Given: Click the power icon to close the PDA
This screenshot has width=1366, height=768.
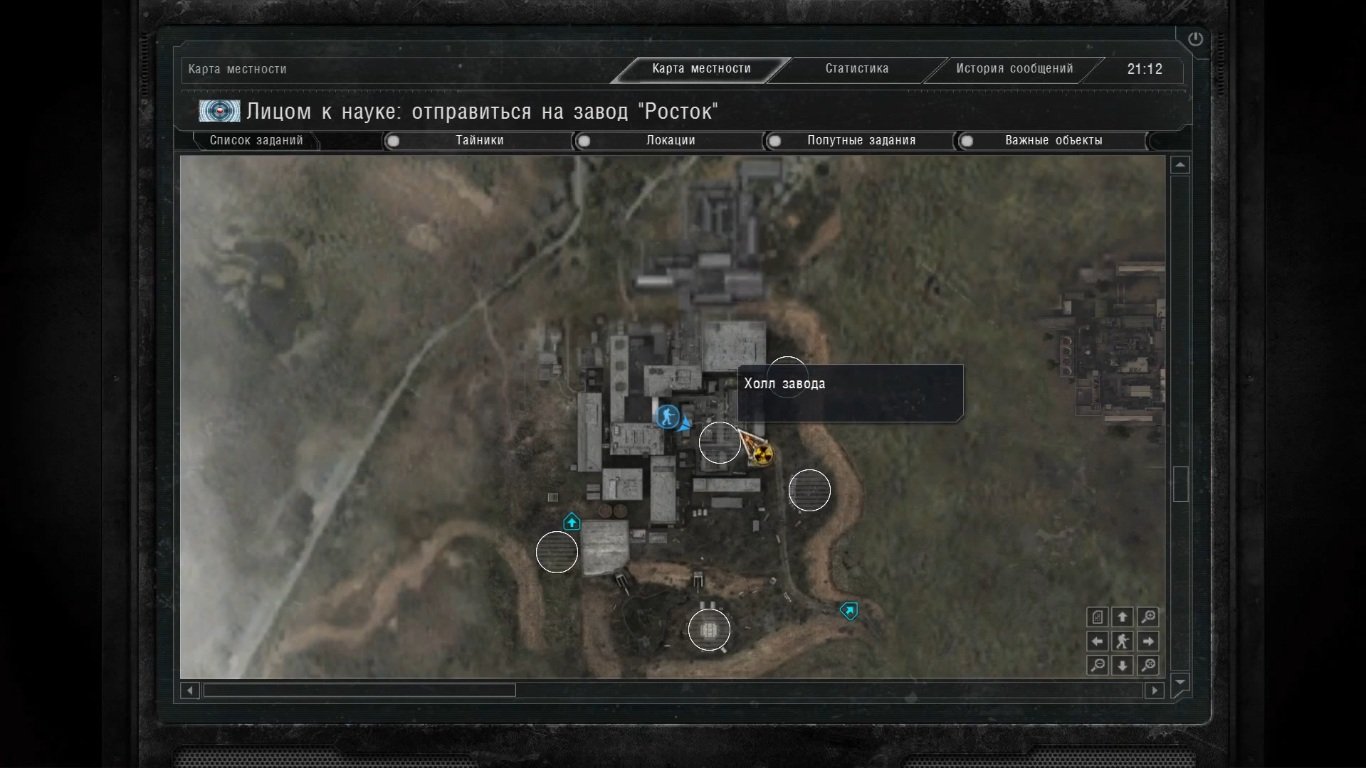Looking at the screenshot, I should pyautogui.click(x=1195, y=40).
